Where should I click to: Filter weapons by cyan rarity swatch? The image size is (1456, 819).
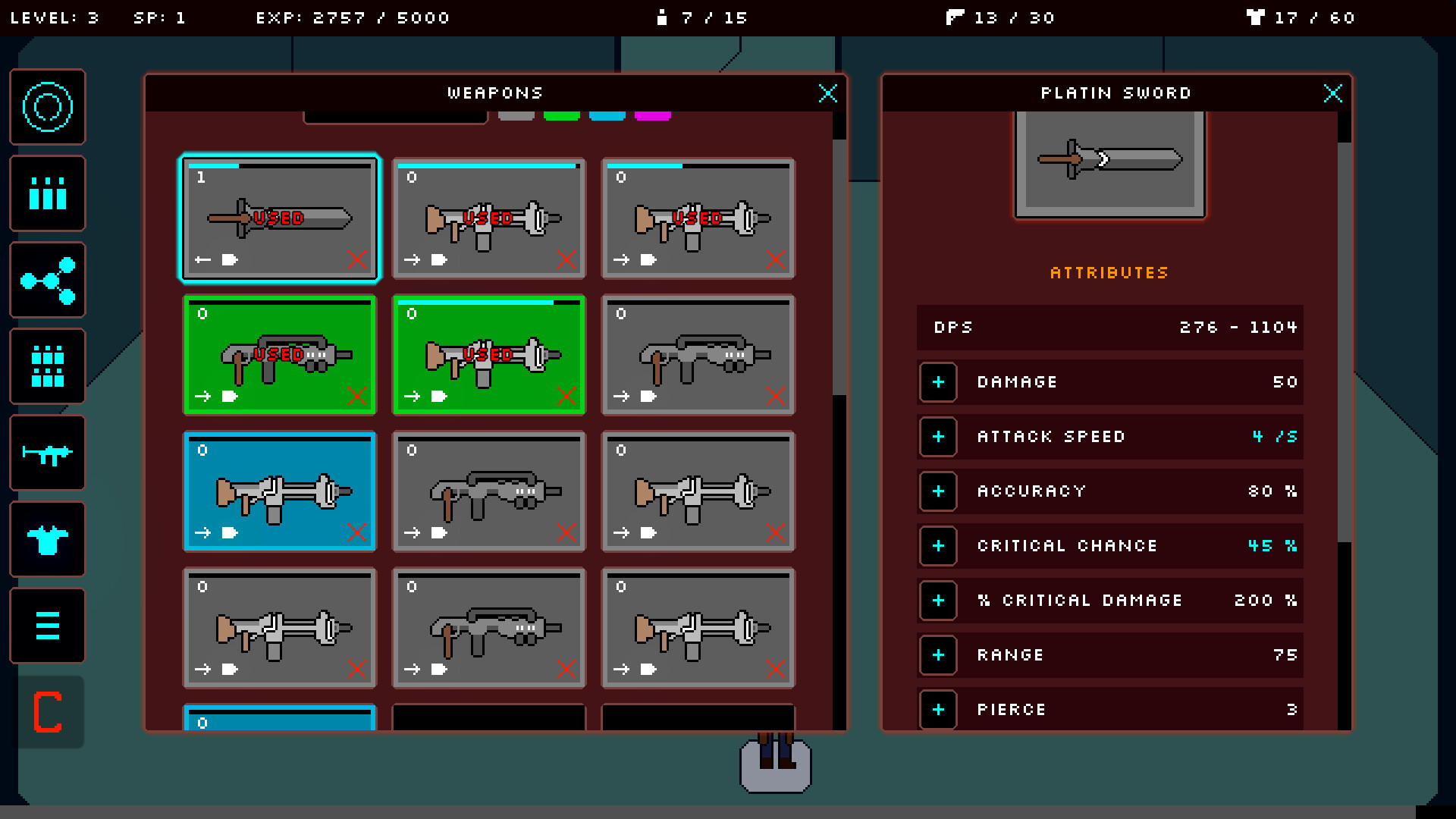(x=607, y=116)
